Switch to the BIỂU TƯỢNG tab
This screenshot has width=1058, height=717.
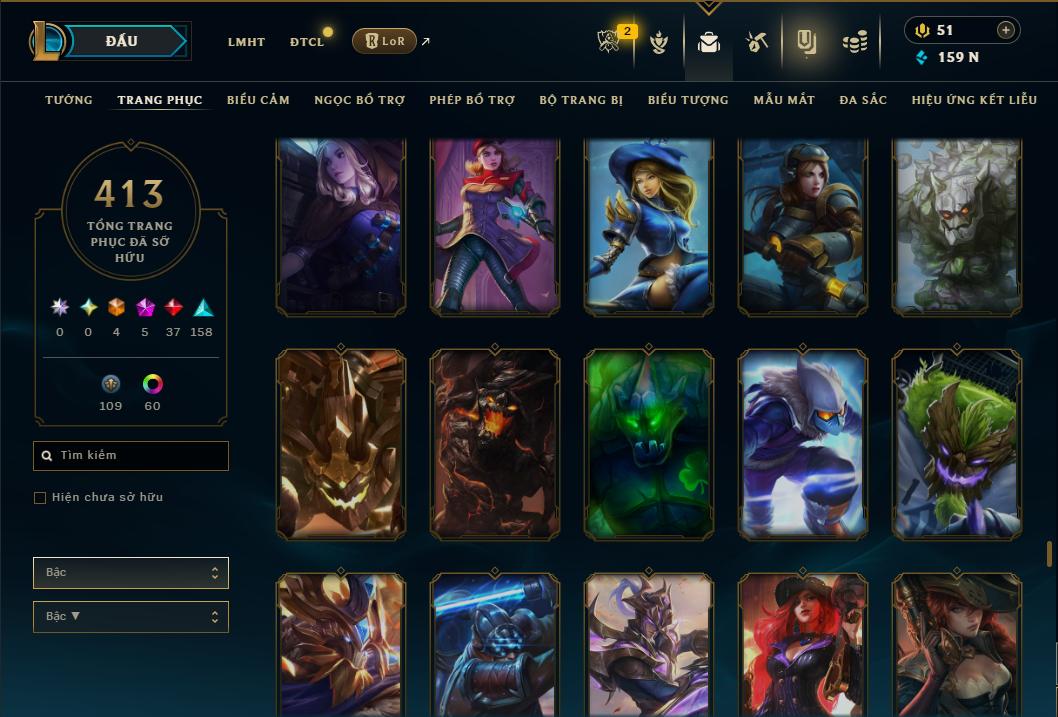click(688, 100)
